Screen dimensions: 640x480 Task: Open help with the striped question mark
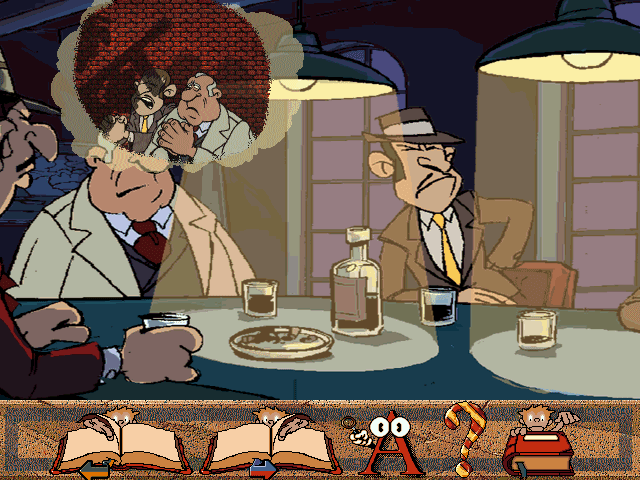(x=463, y=438)
